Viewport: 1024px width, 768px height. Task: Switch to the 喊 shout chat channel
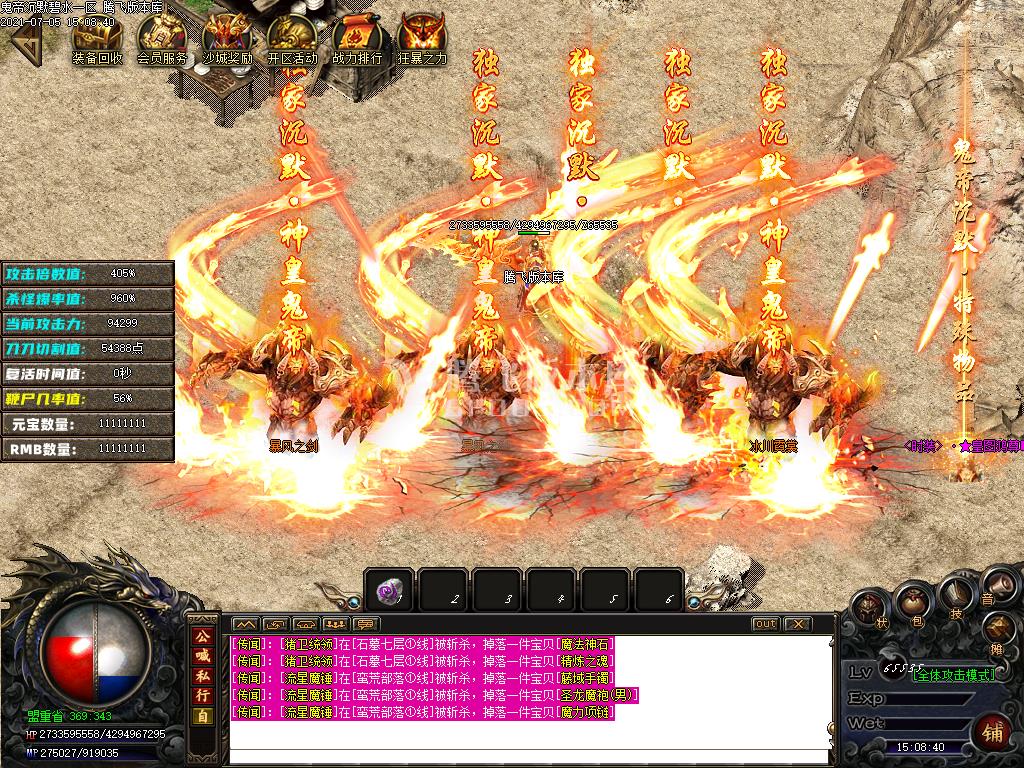coord(203,655)
